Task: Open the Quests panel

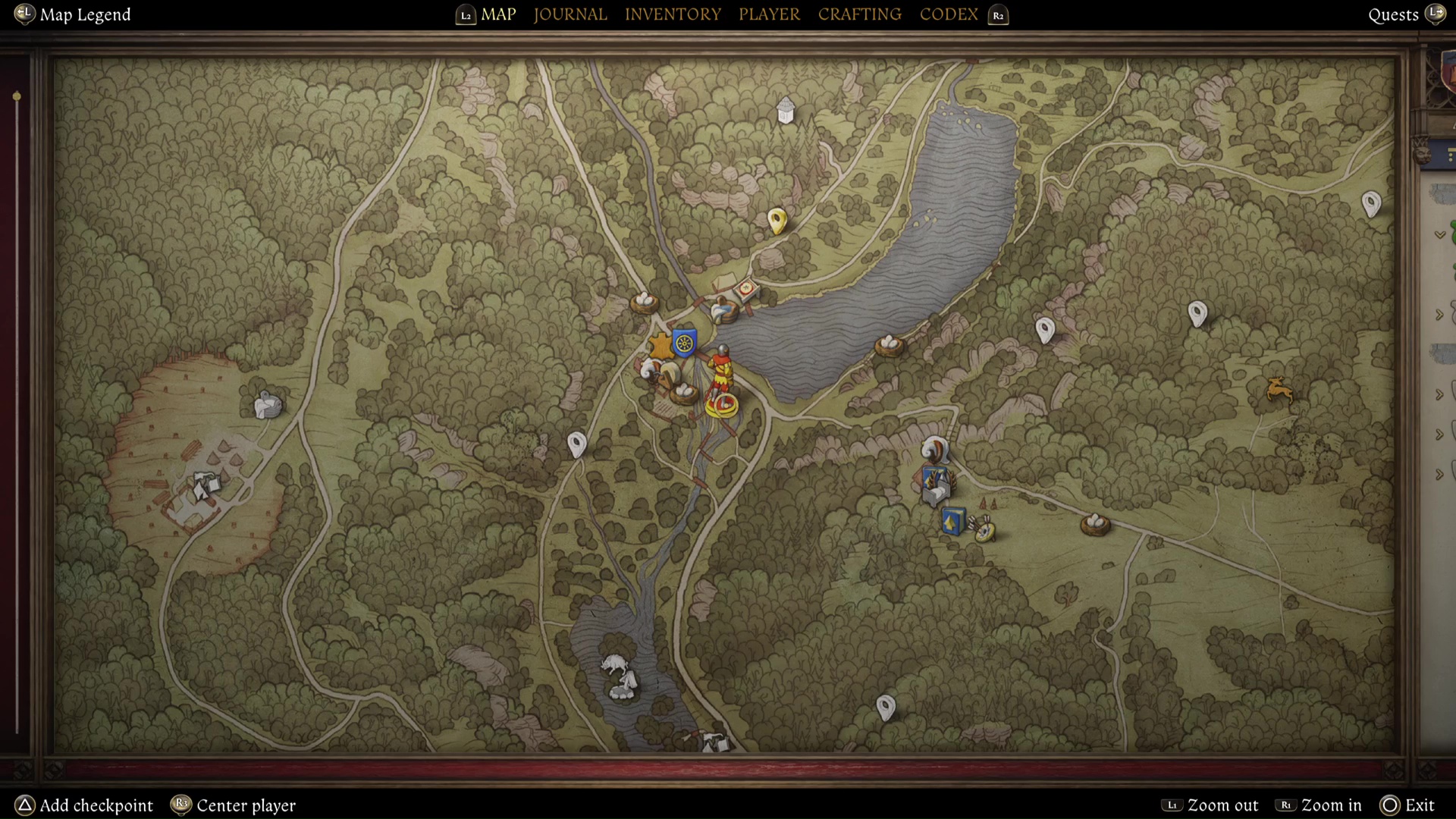Action: [1393, 14]
